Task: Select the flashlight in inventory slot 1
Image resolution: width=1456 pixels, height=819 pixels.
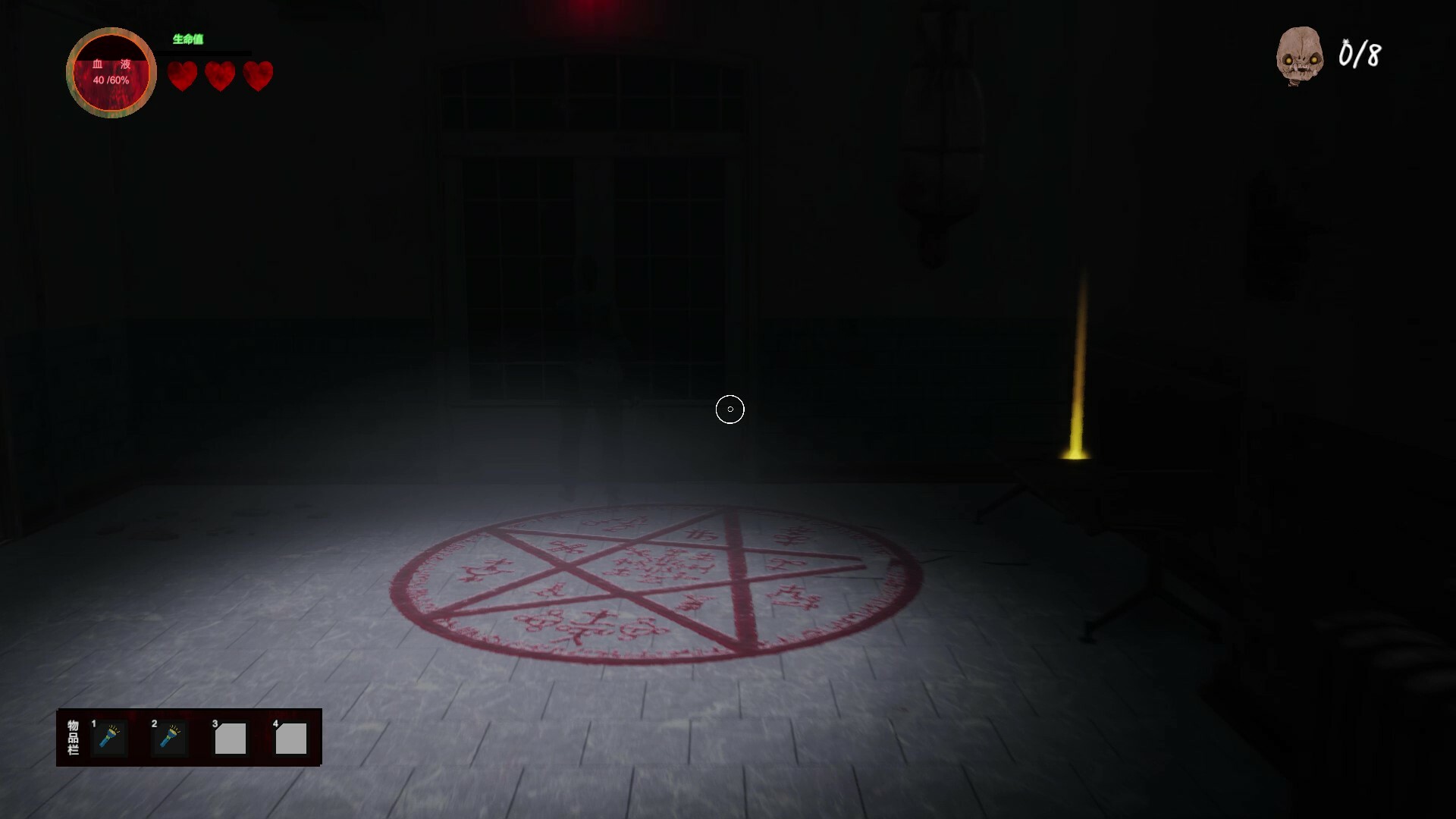Action: pyautogui.click(x=111, y=738)
